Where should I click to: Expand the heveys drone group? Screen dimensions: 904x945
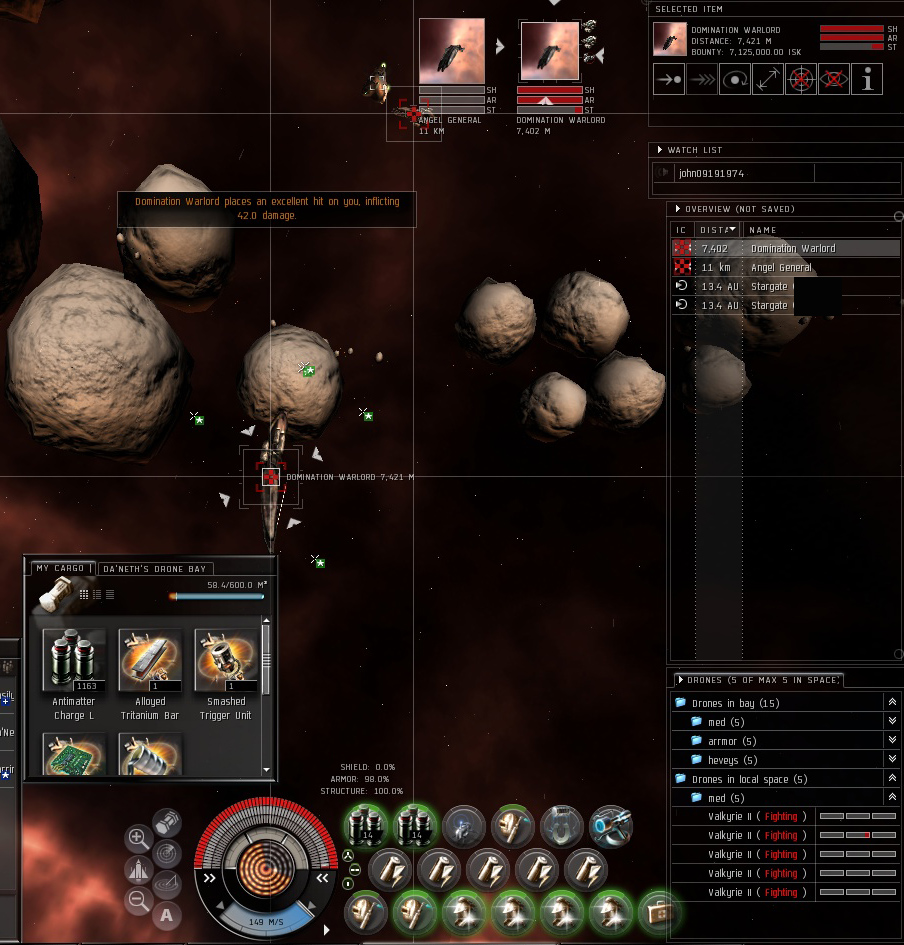tap(892, 760)
